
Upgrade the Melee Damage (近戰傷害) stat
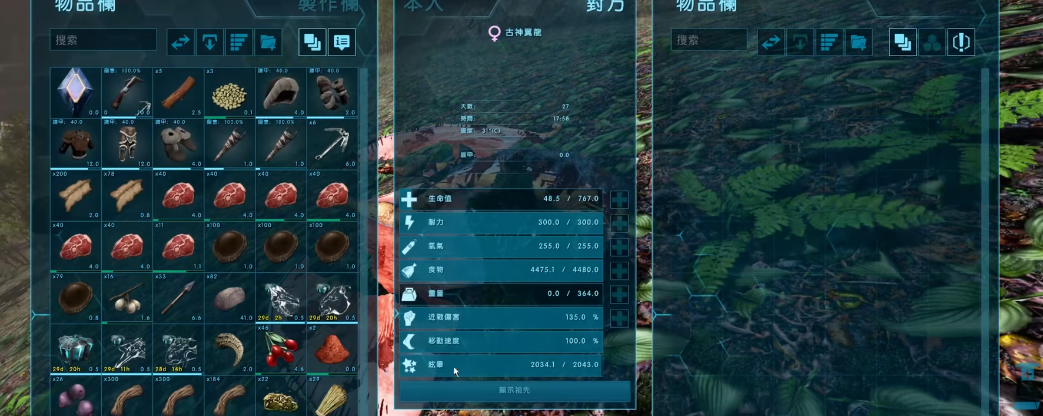[619, 318]
